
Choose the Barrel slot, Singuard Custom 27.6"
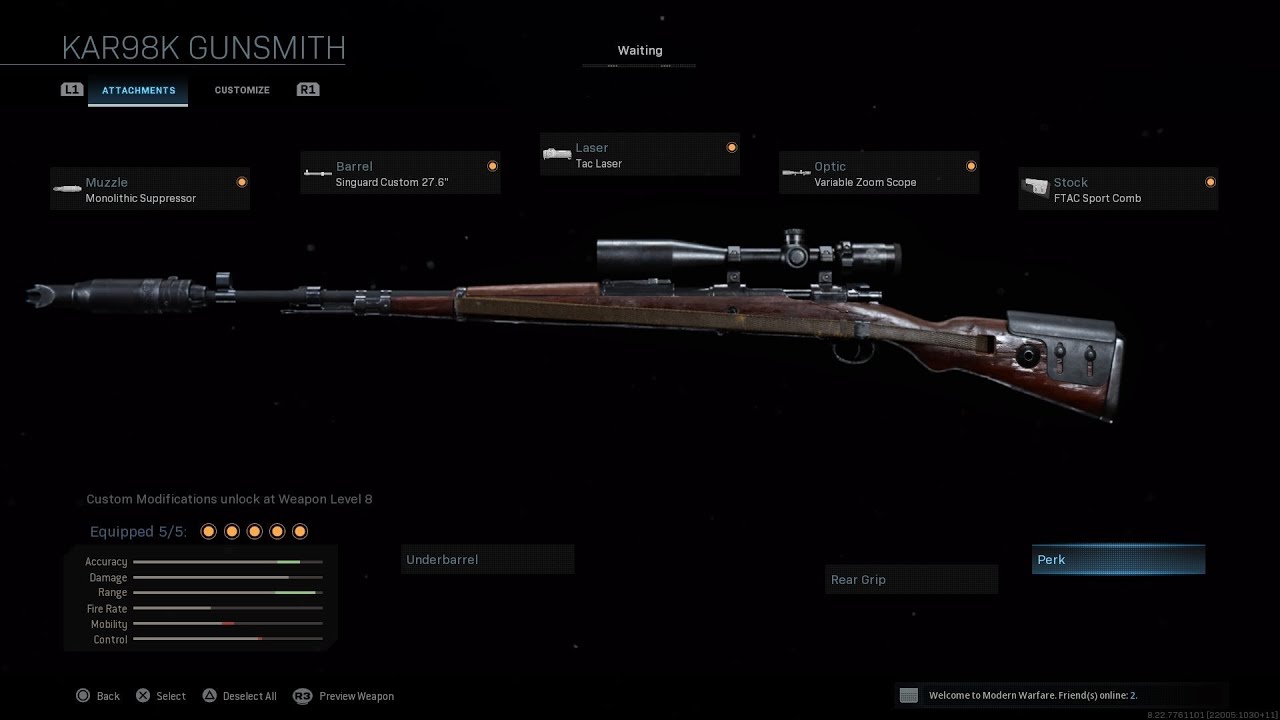[400, 173]
